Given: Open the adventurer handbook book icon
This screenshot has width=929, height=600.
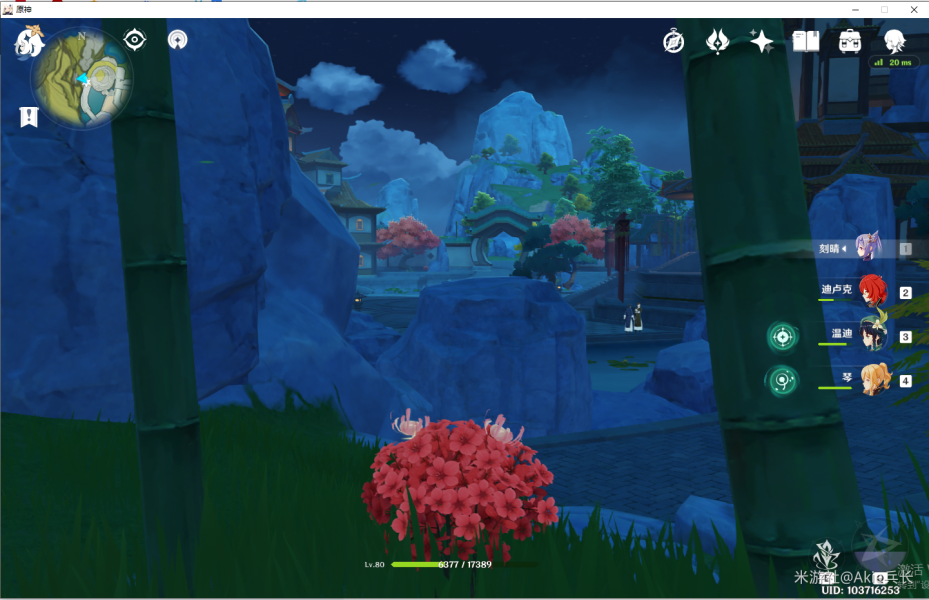Looking at the screenshot, I should [806, 41].
